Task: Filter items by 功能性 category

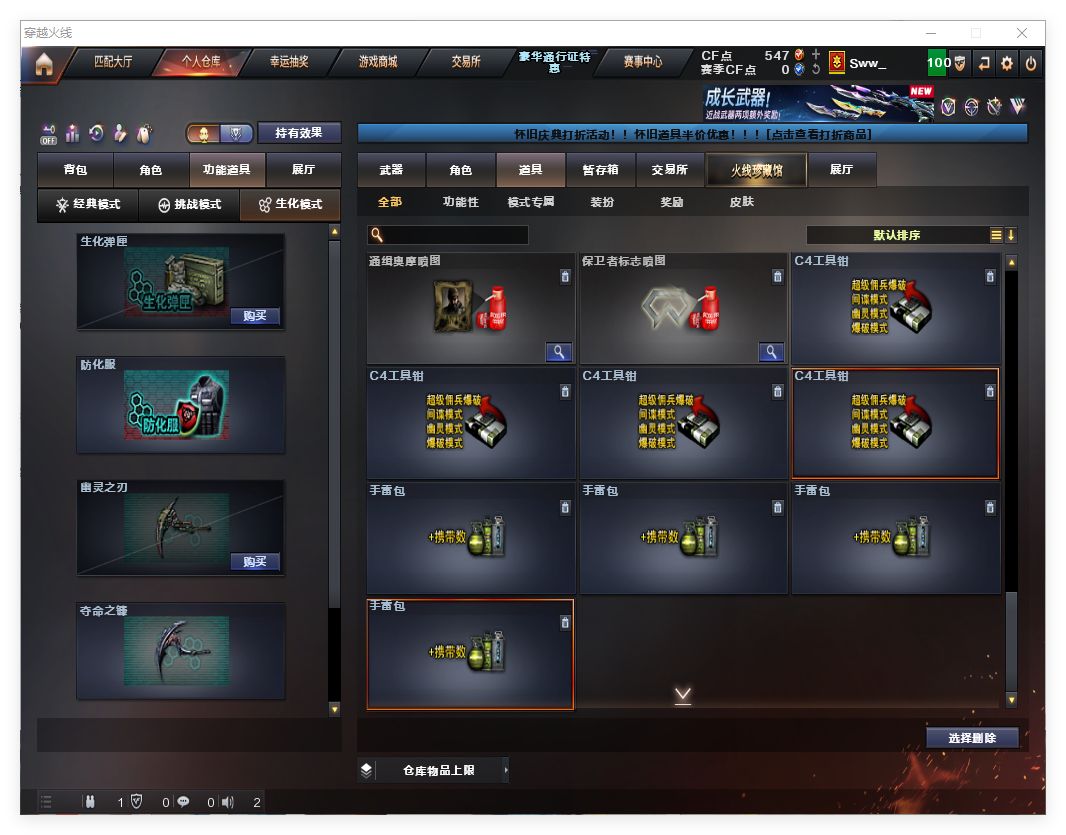Action: 460,202
